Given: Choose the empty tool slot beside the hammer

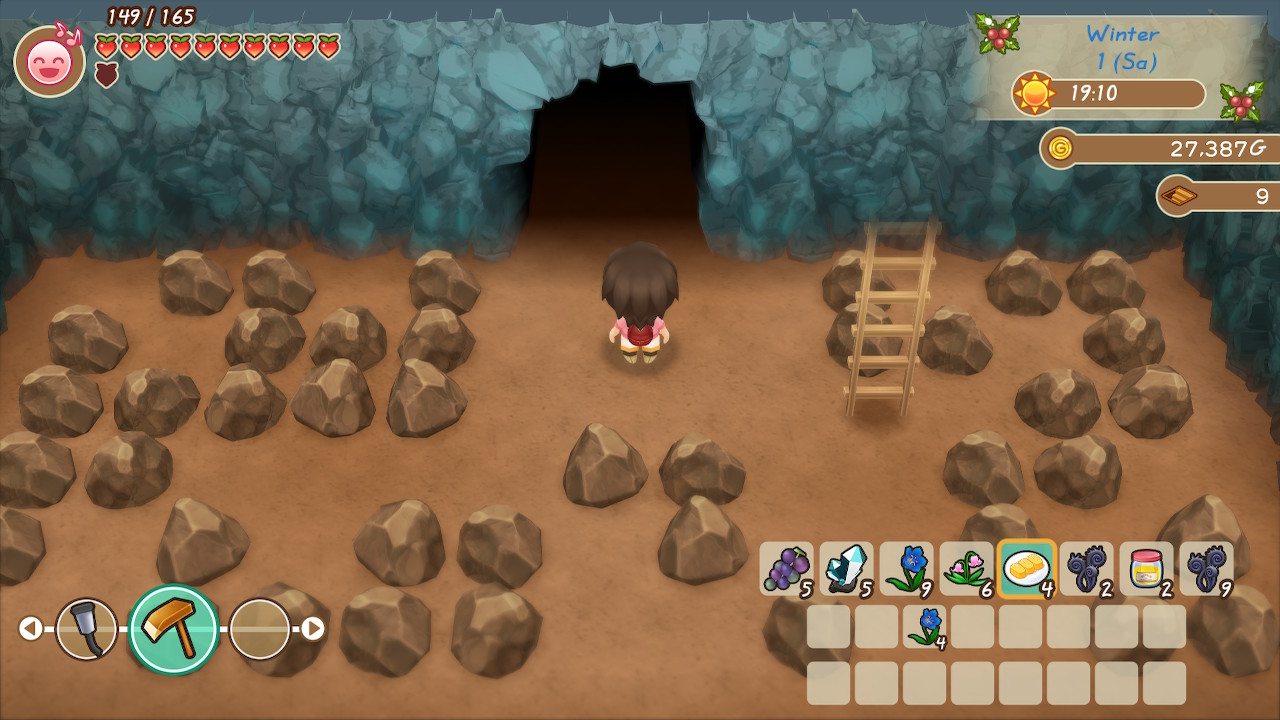Looking at the screenshot, I should tap(259, 628).
